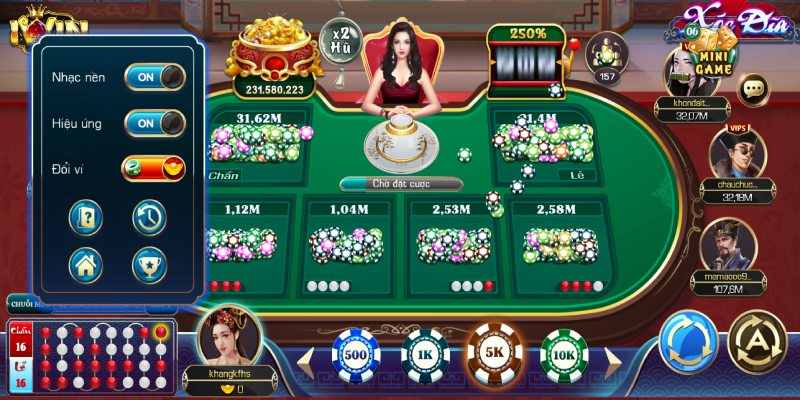Screen dimensions: 800x400
Task: Open the question mark help guide
Action: 86,216
